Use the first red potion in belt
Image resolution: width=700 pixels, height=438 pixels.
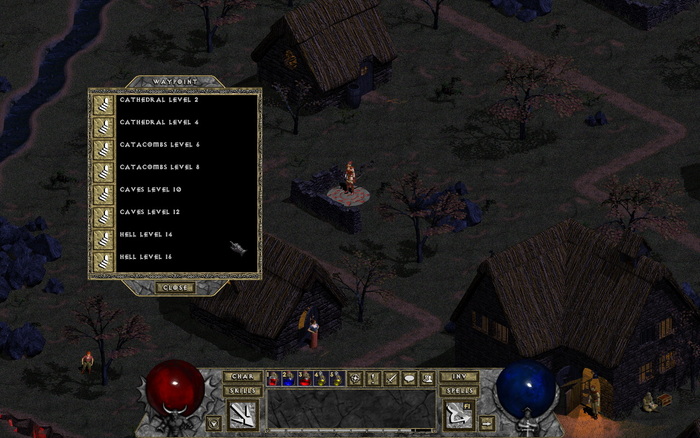(x=274, y=378)
